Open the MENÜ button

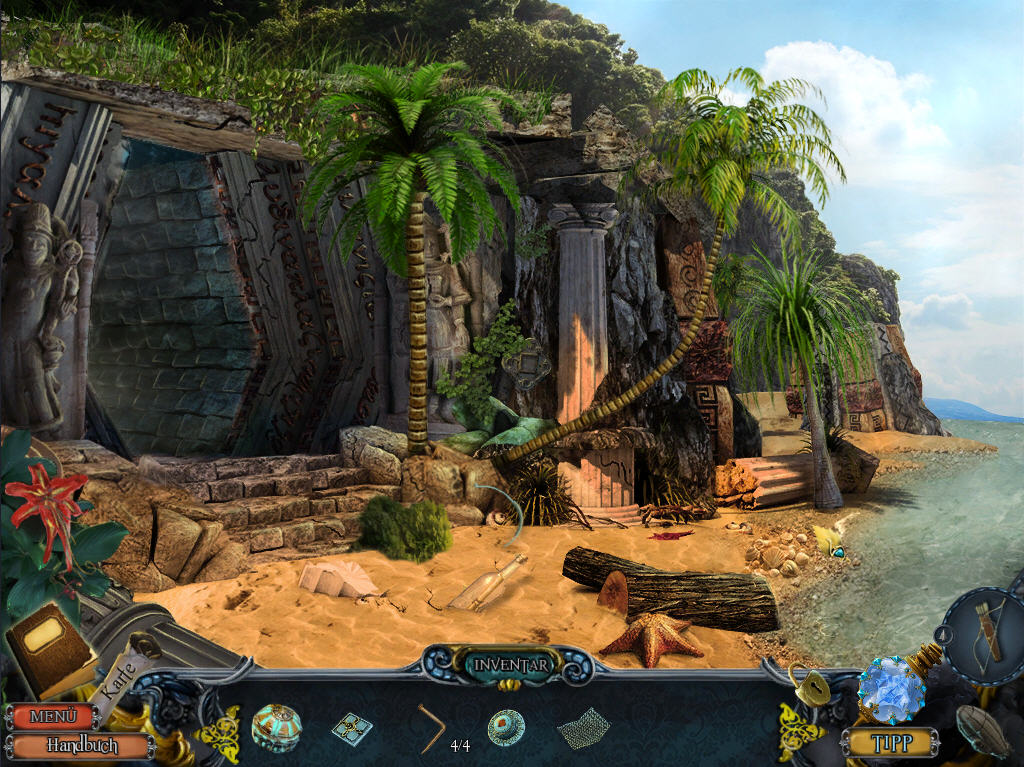tap(50, 716)
